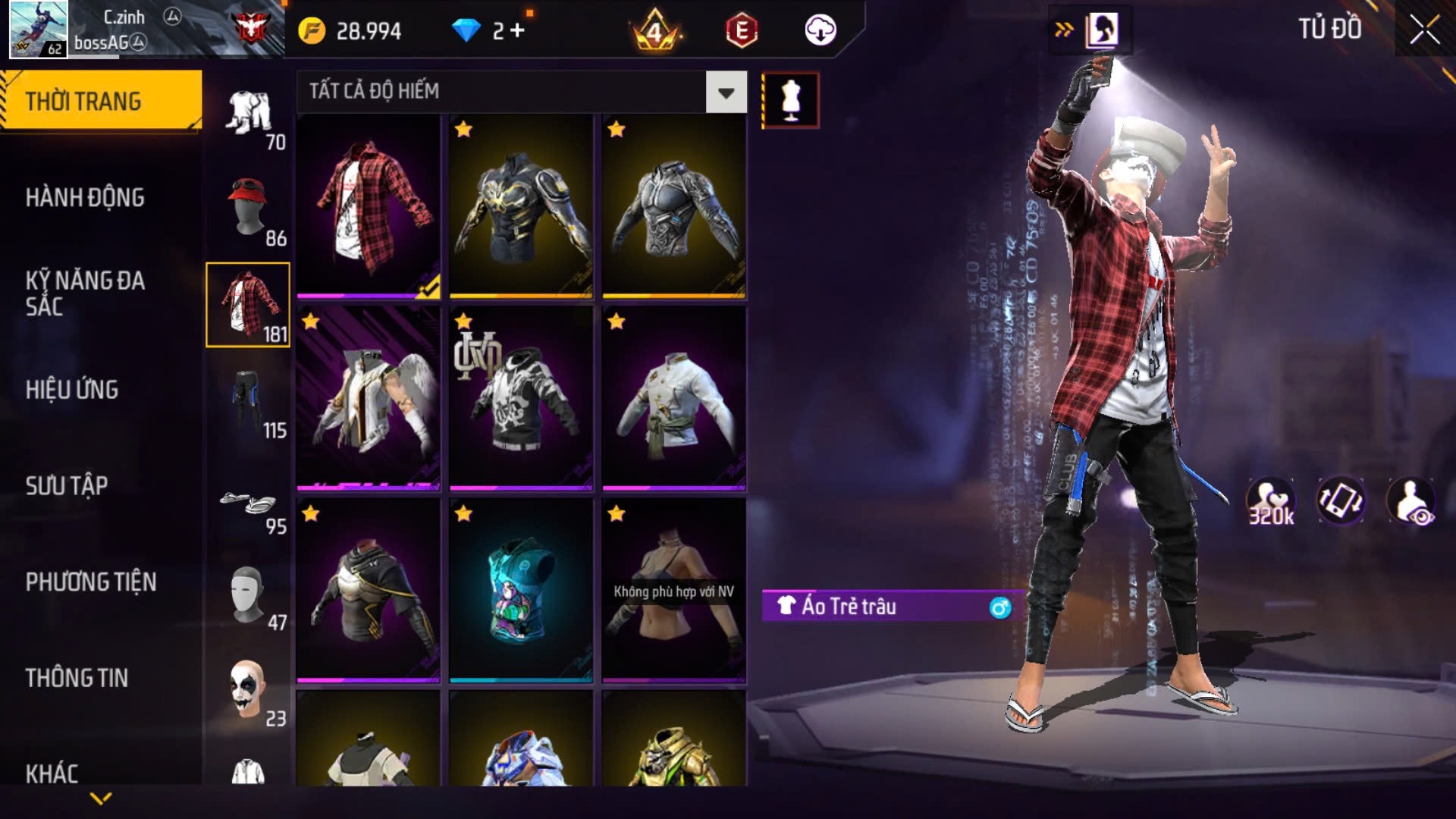The height and width of the screenshot is (819, 1456).
Task: Close the Tủ Đồ wardrobe screen
Action: coord(1424,30)
